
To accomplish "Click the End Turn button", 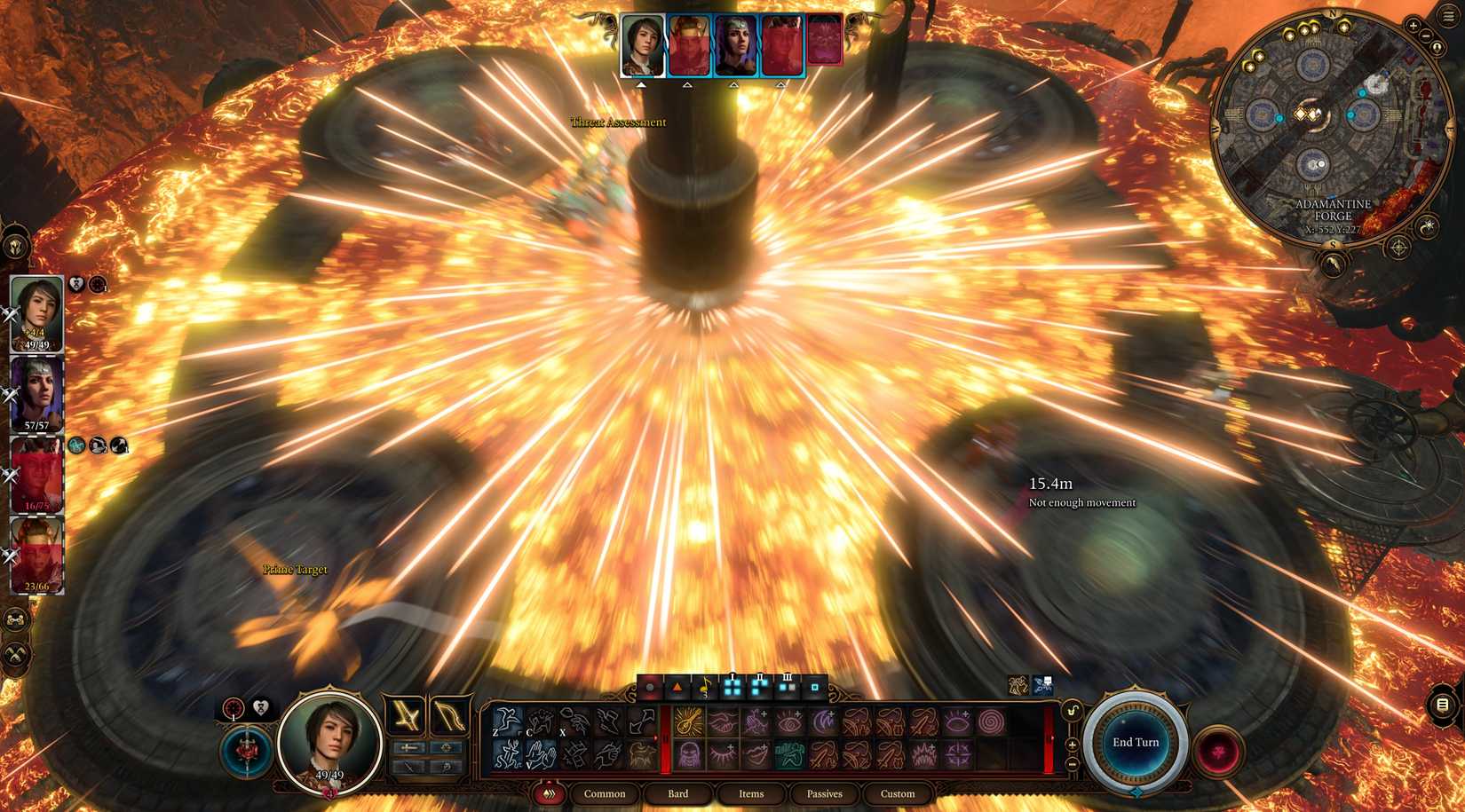I will (1136, 743).
